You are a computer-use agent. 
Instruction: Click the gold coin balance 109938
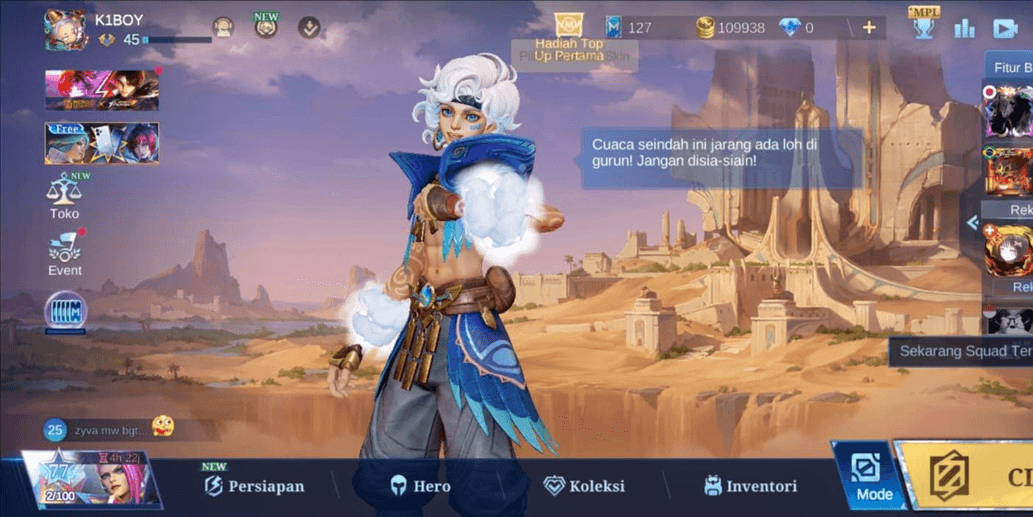(730, 28)
